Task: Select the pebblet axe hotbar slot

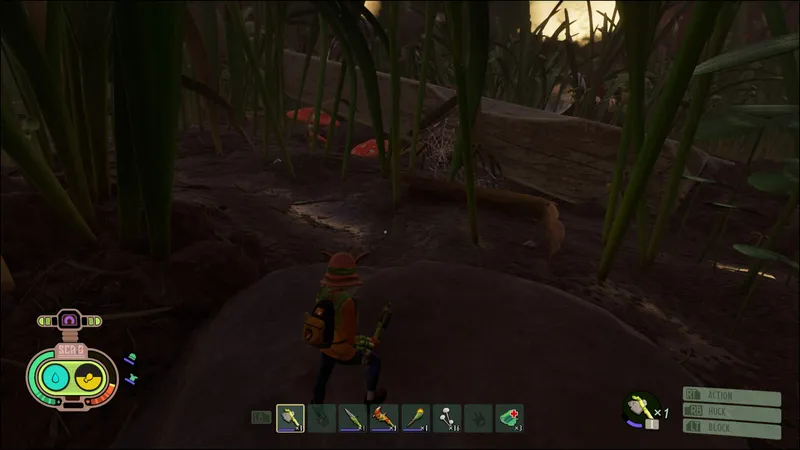Action: 290,417
